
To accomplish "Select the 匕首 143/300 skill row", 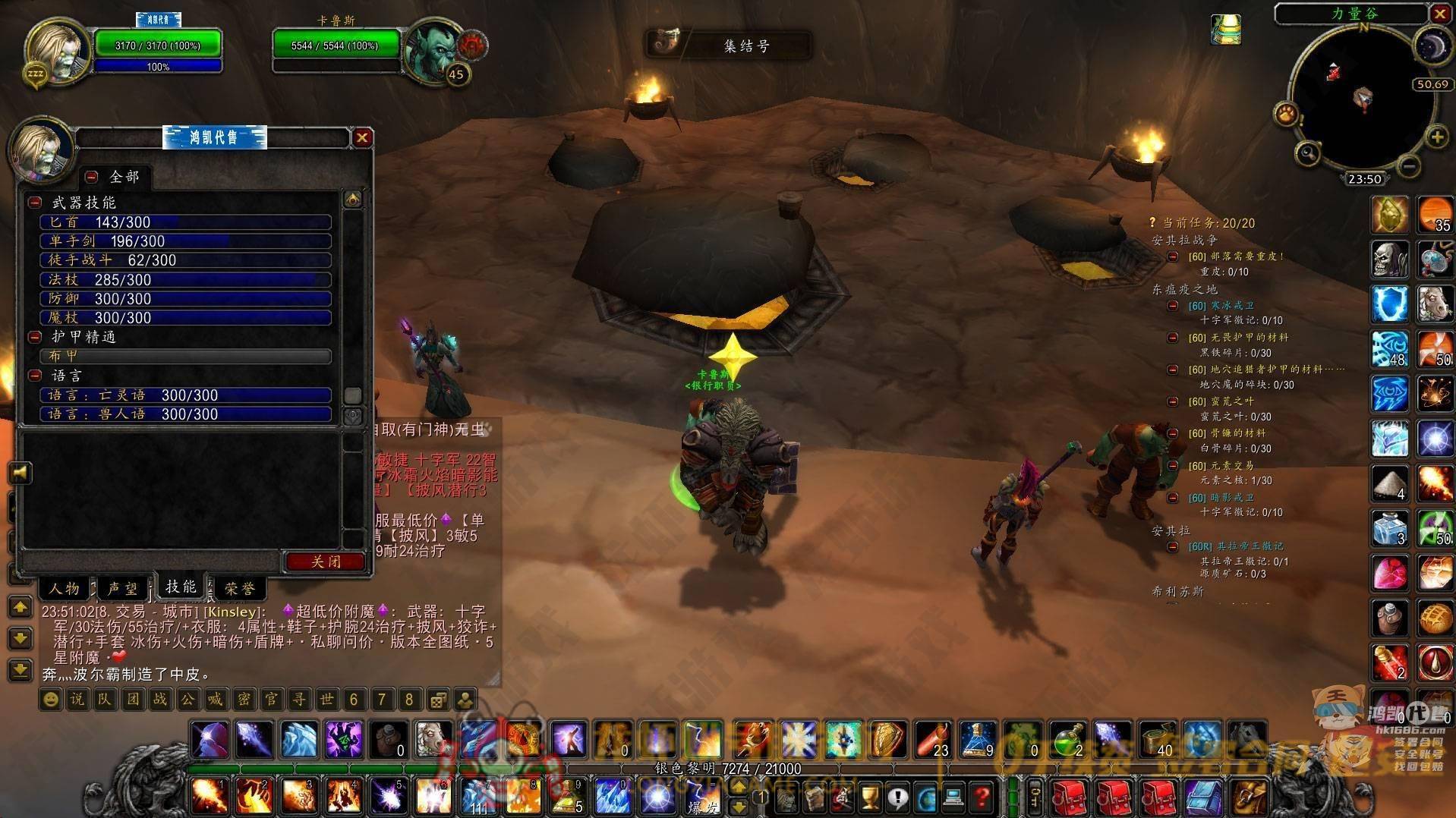I will point(185,222).
